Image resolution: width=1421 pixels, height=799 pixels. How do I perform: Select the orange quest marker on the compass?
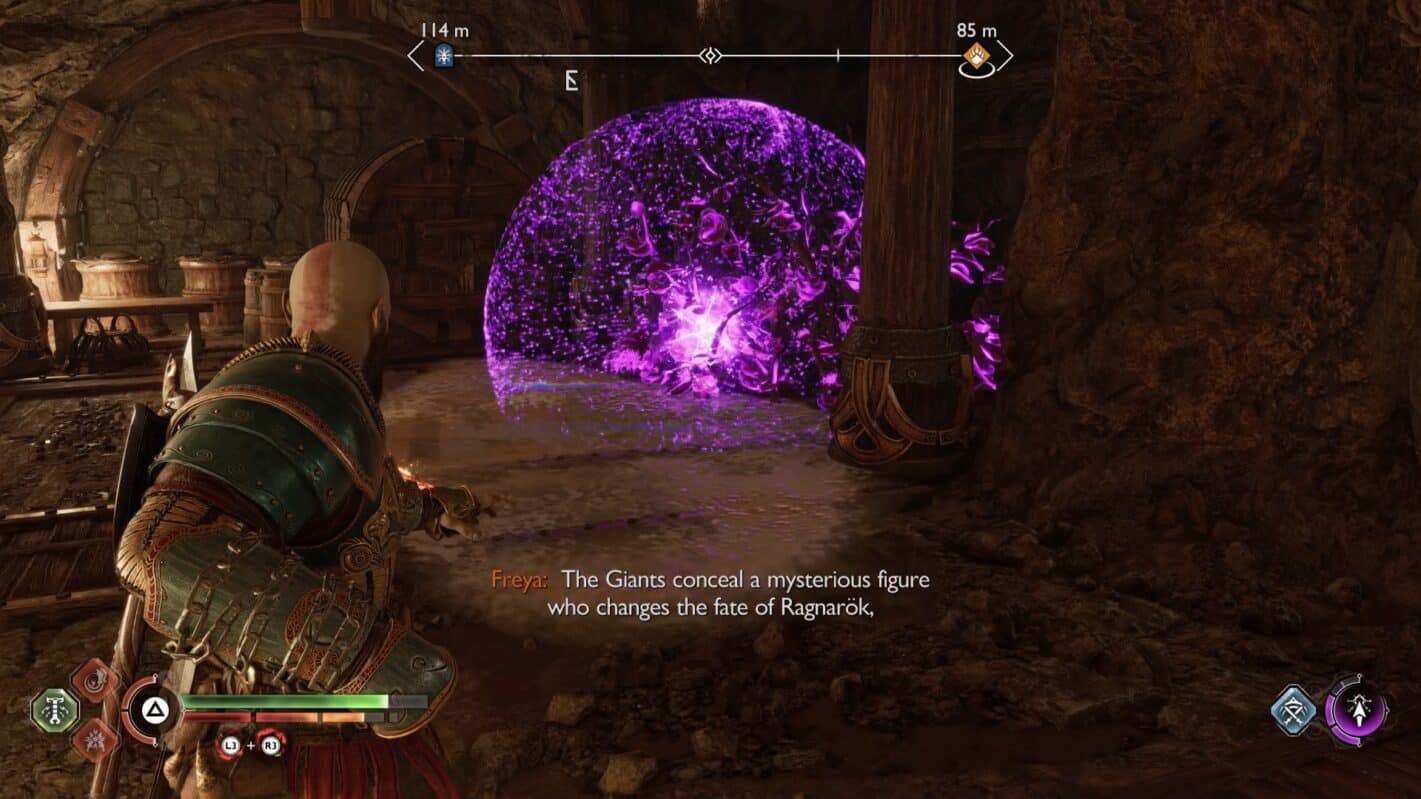click(976, 55)
